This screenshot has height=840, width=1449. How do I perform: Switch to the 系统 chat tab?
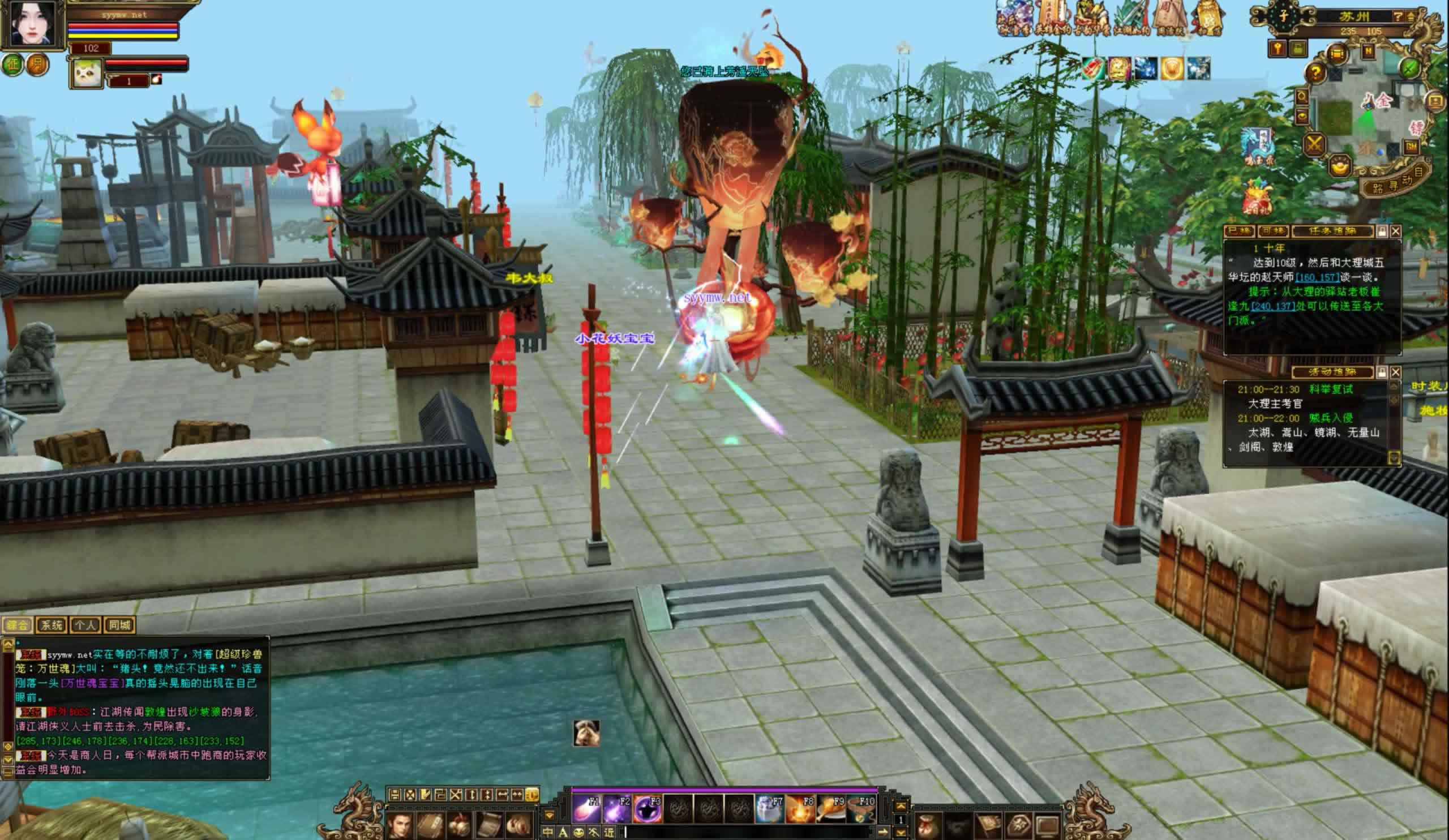click(51, 625)
